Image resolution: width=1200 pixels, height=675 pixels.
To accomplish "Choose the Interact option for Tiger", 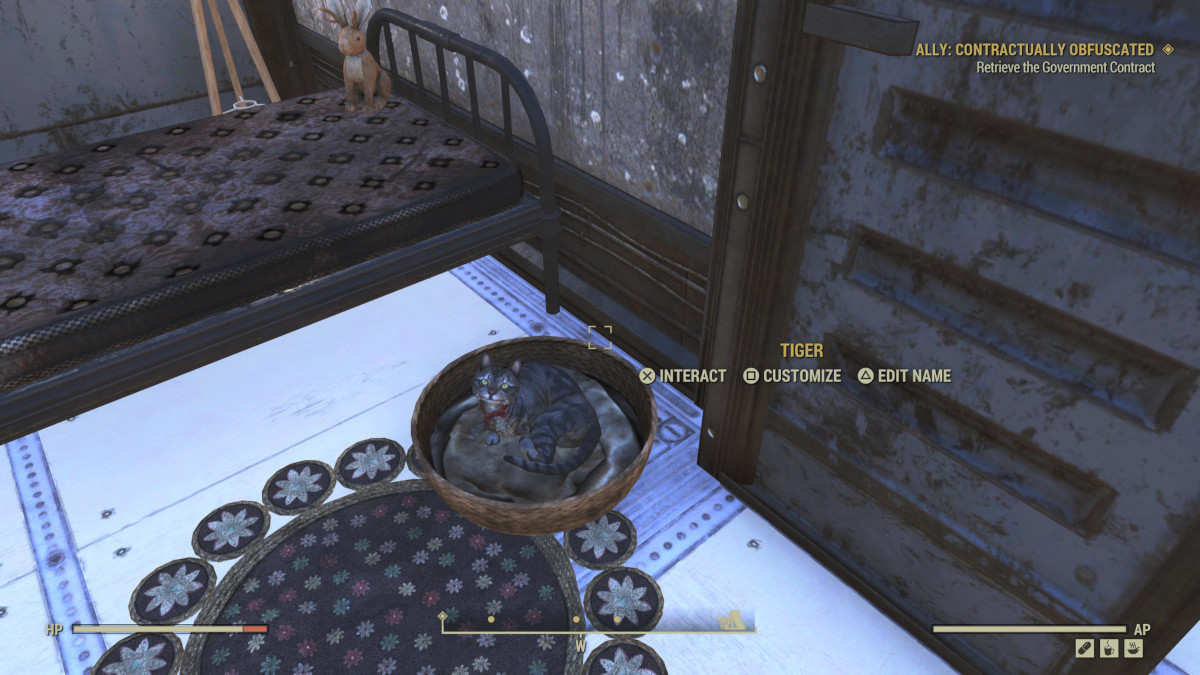I will (683, 376).
